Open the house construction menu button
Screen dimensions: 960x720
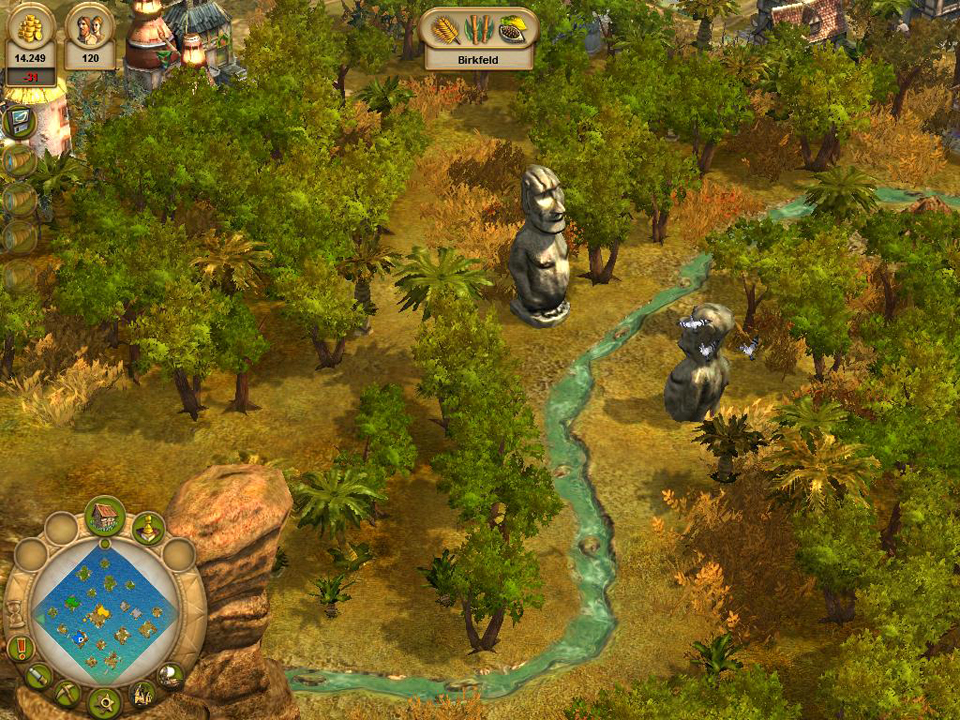point(104,516)
